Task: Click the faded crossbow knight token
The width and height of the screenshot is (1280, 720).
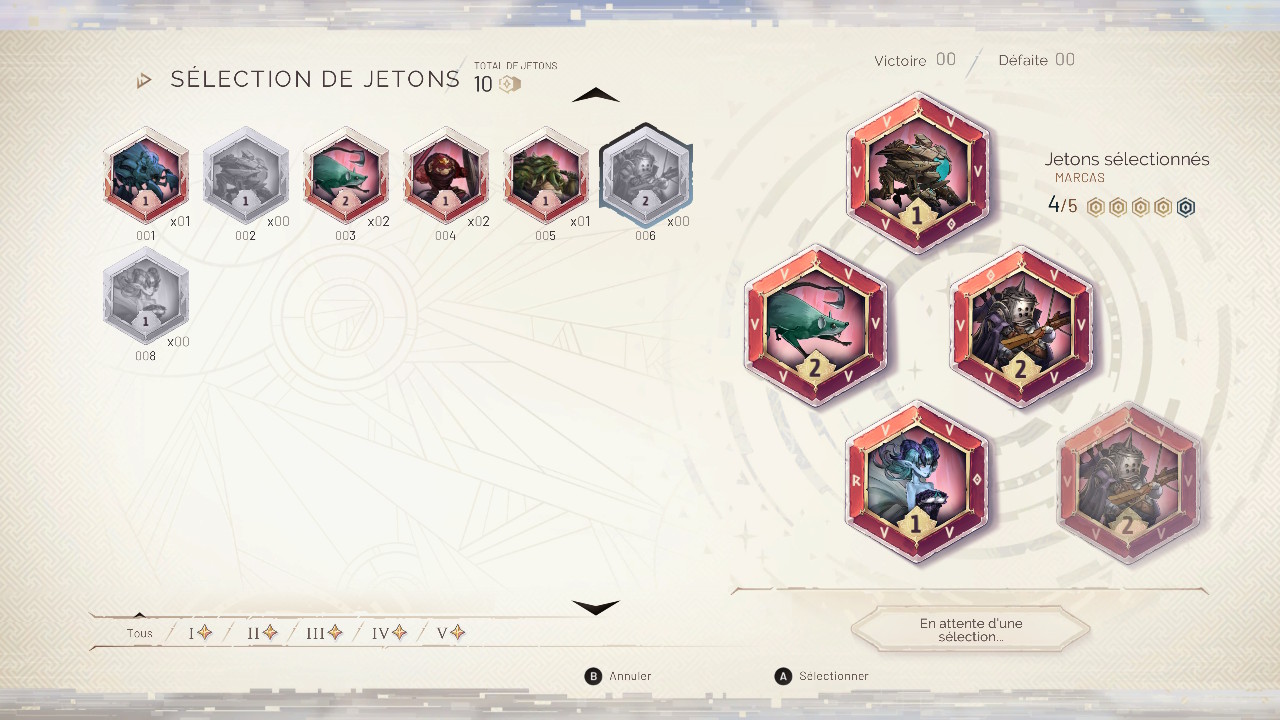Action: (1130, 482)
